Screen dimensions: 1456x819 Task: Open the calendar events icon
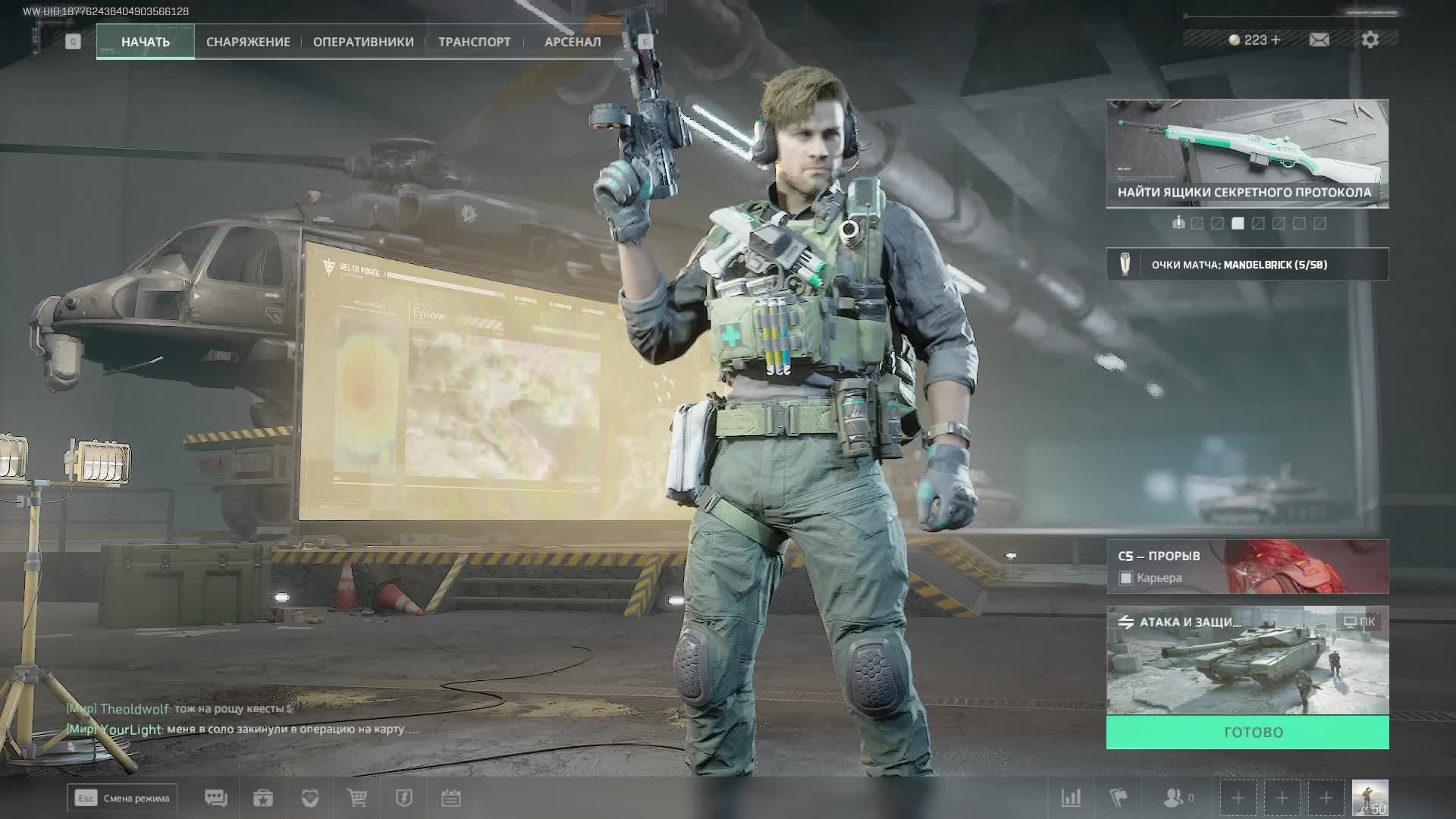451,798
